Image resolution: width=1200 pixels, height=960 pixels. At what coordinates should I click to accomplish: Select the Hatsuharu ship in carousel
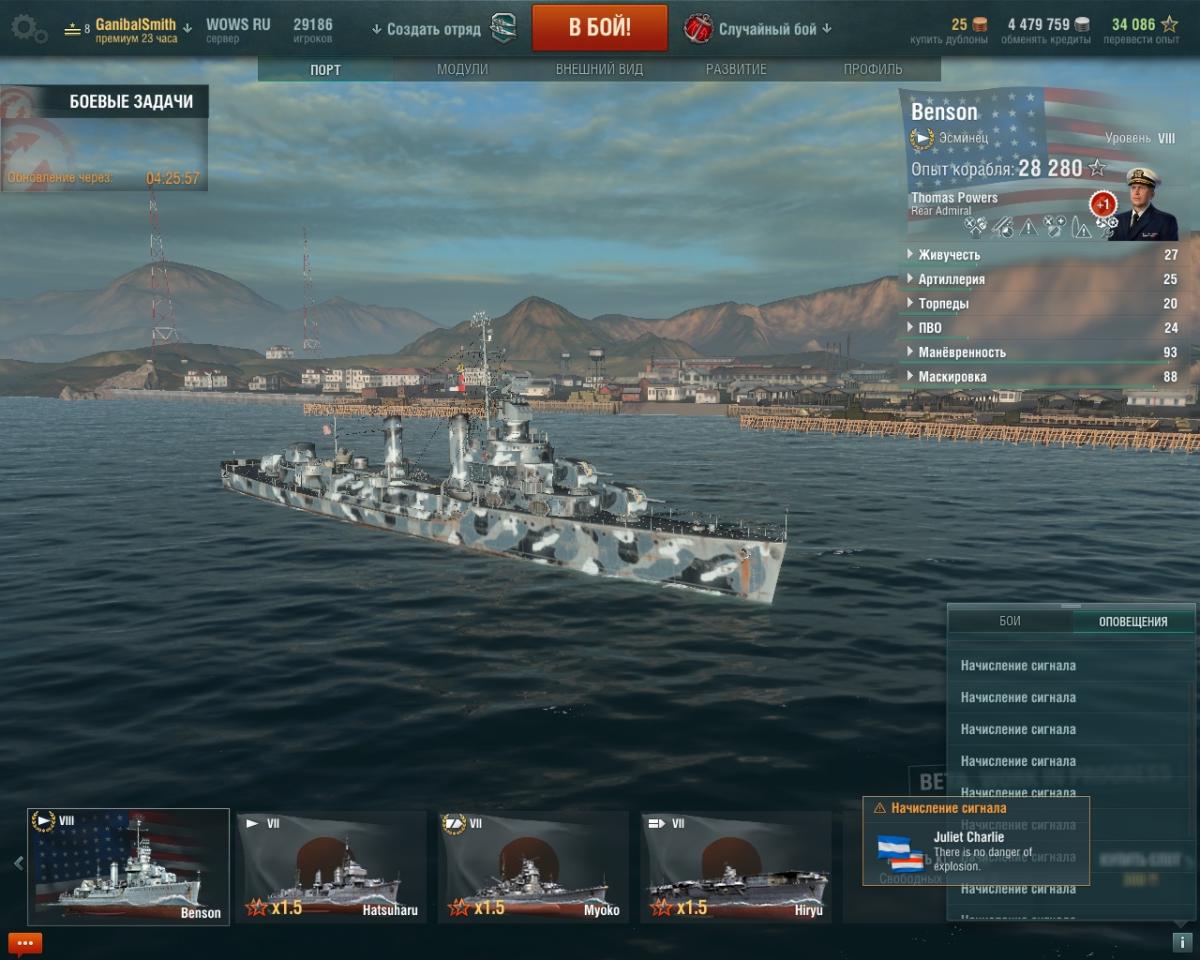[331, 866]
